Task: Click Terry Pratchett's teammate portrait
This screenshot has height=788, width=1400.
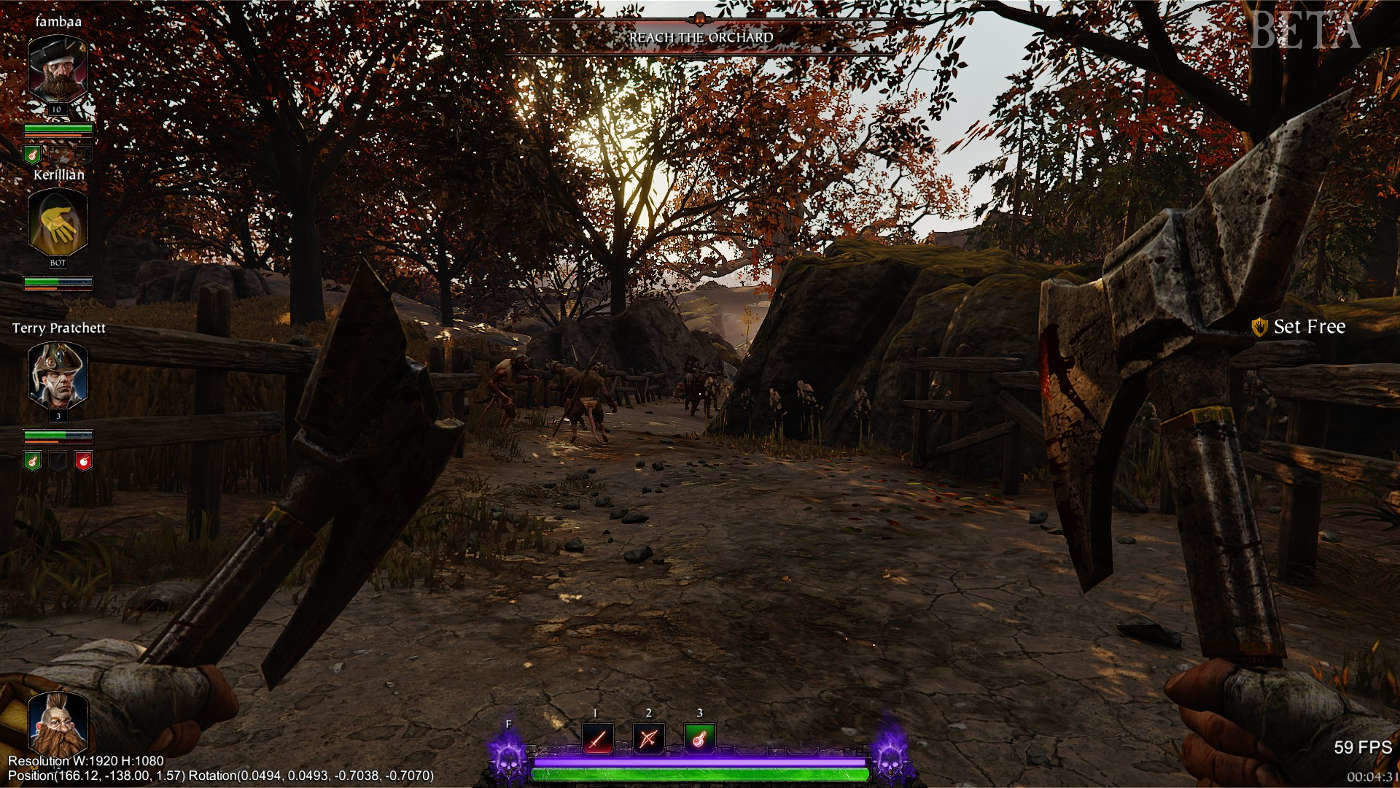Action: 58,375
